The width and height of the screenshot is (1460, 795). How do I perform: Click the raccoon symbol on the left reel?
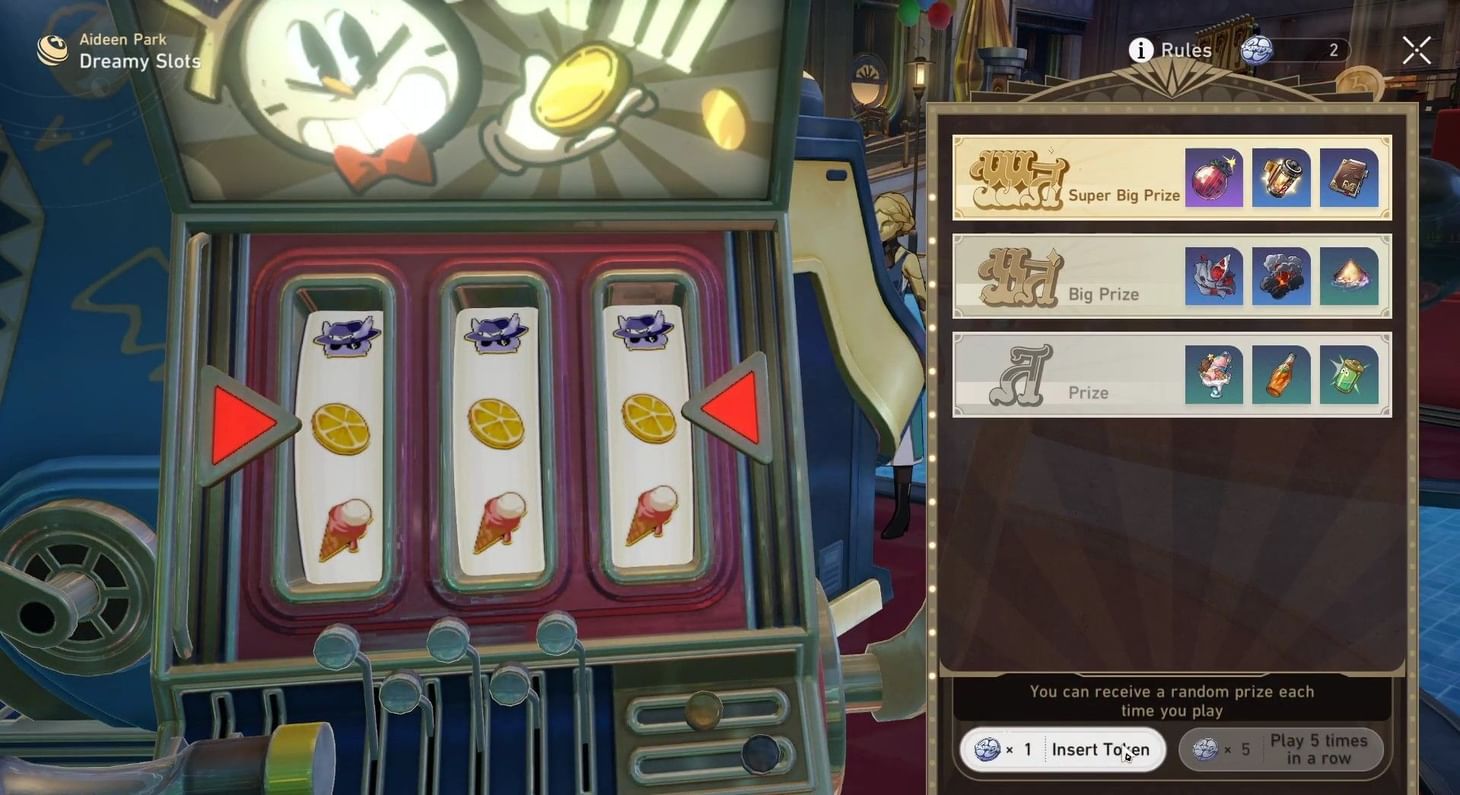345,334
